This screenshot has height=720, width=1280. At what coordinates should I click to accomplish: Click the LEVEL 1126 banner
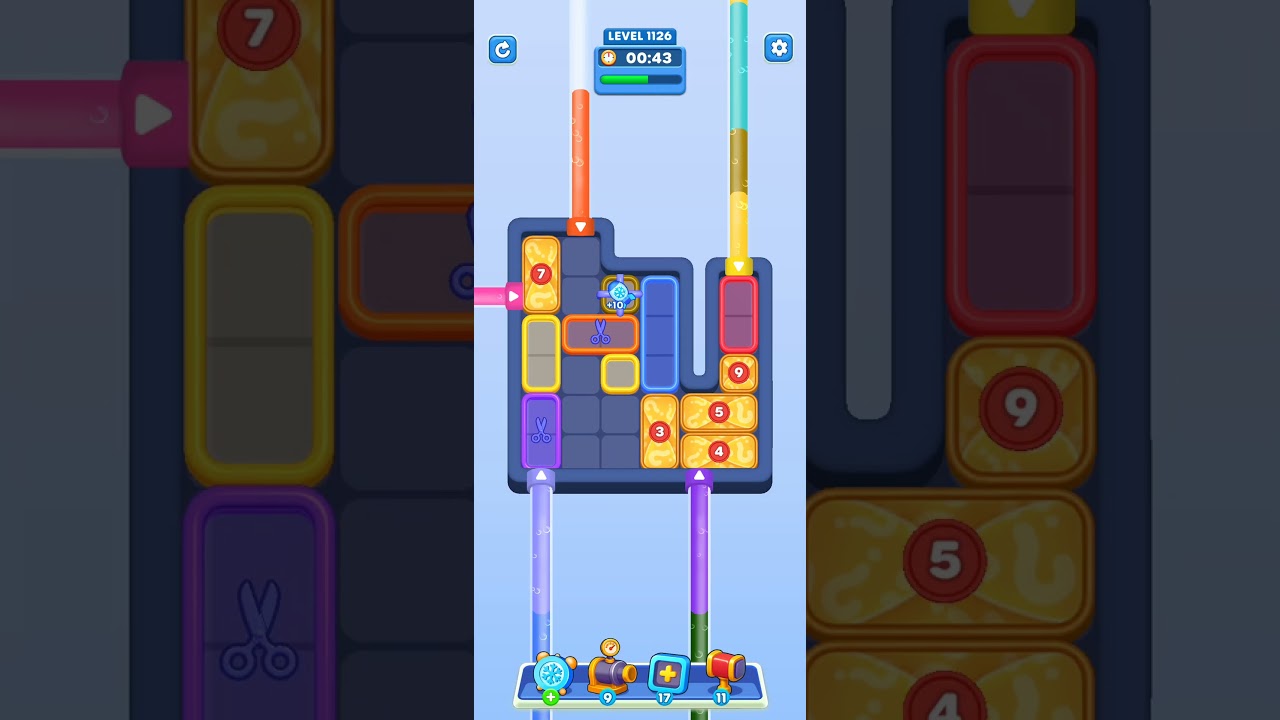click(x=640, y=35)
